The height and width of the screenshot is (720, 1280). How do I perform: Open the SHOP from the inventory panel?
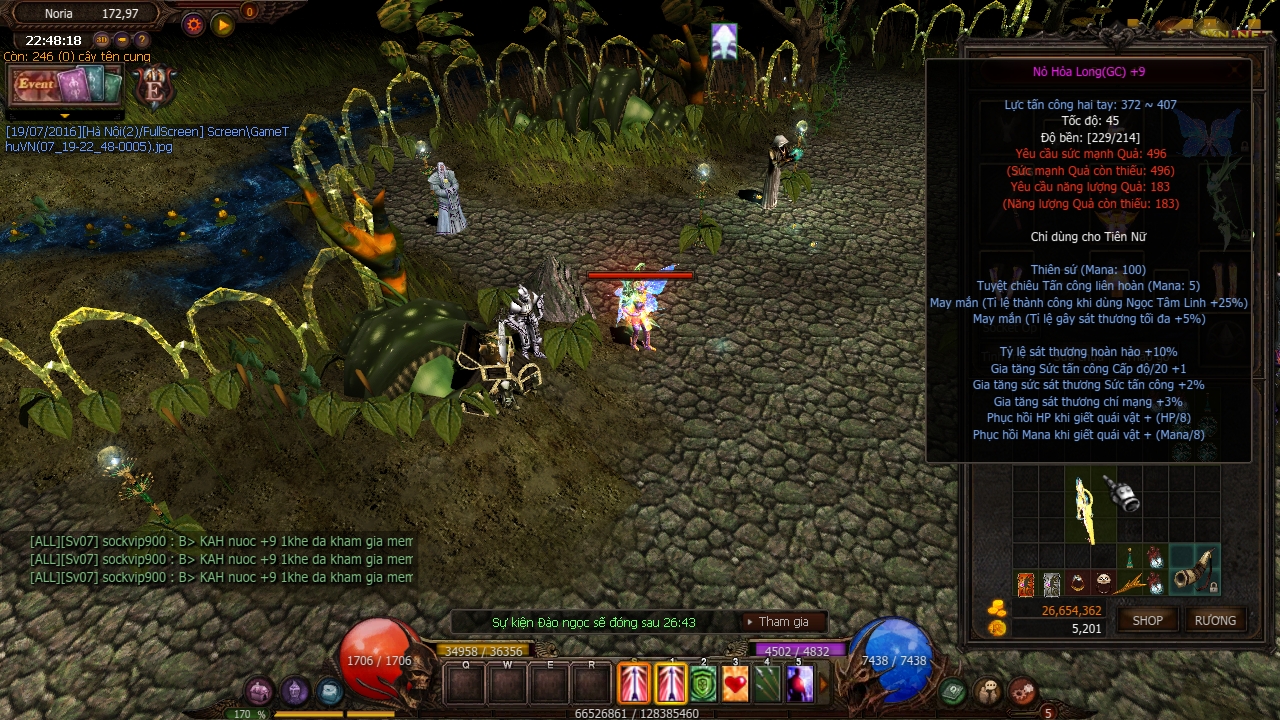click(1147, 620)
